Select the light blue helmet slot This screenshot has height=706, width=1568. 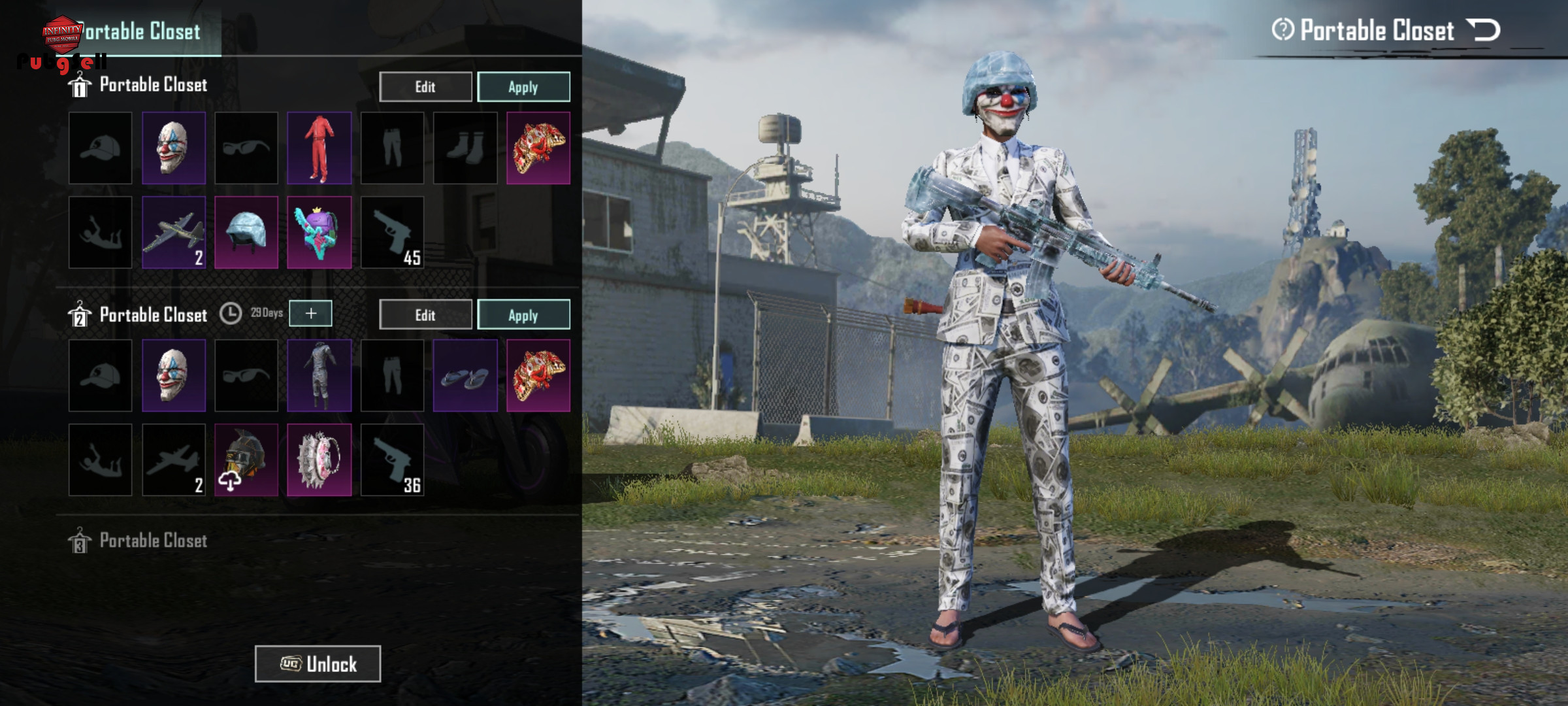pyautogui.click(x=246, y=232)
